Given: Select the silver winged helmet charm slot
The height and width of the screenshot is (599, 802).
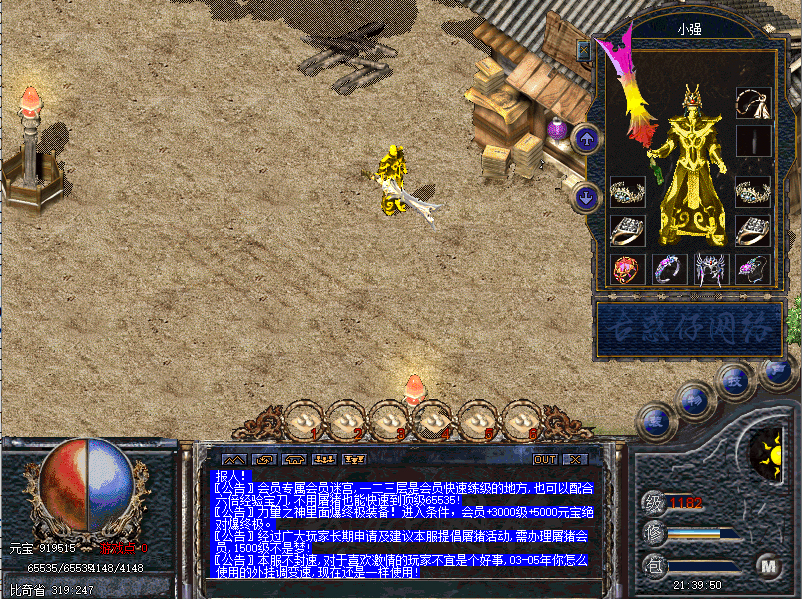Looking at the screenshot, I should point(710,268).
